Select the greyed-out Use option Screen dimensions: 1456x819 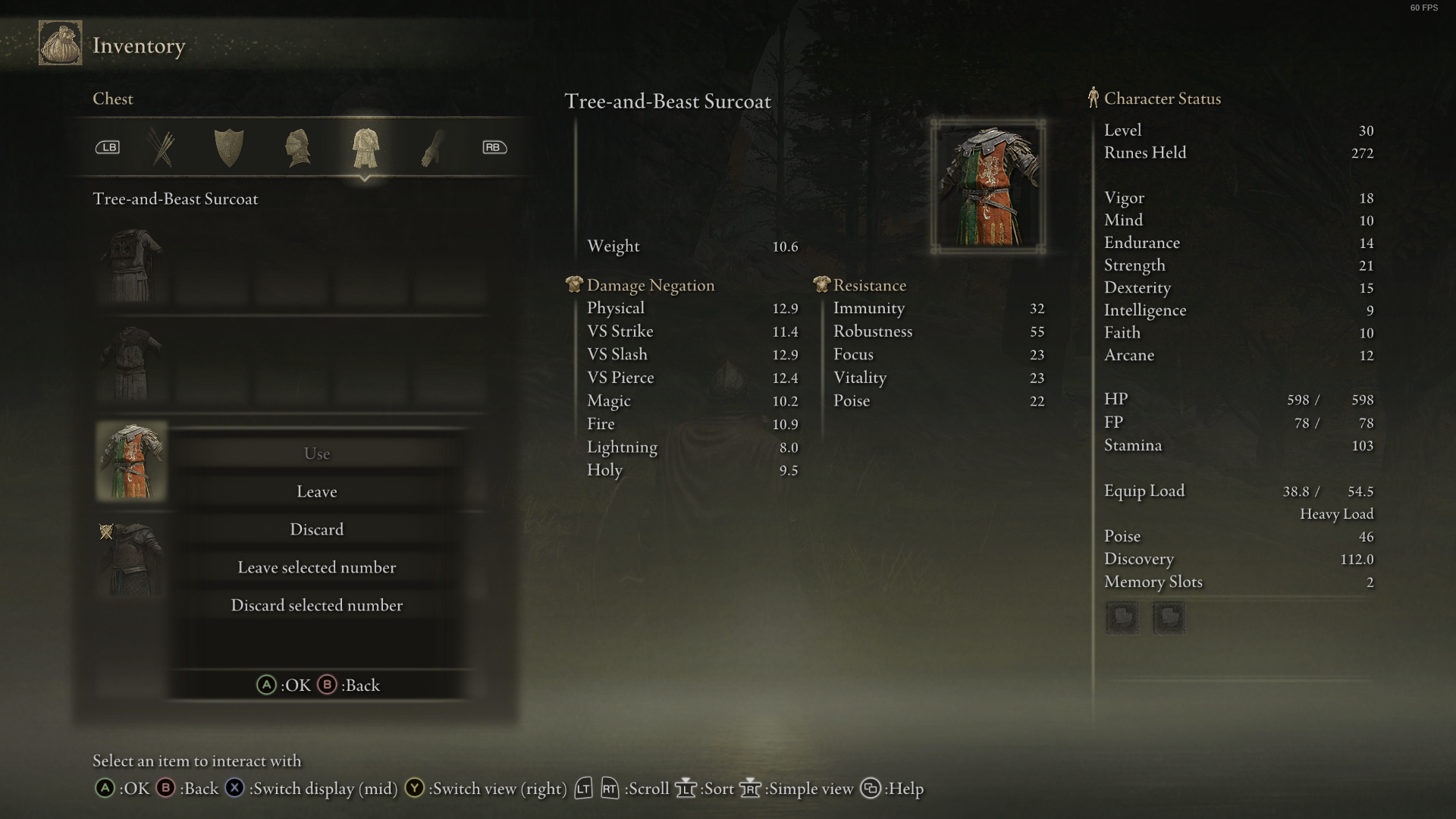[316, 453]
